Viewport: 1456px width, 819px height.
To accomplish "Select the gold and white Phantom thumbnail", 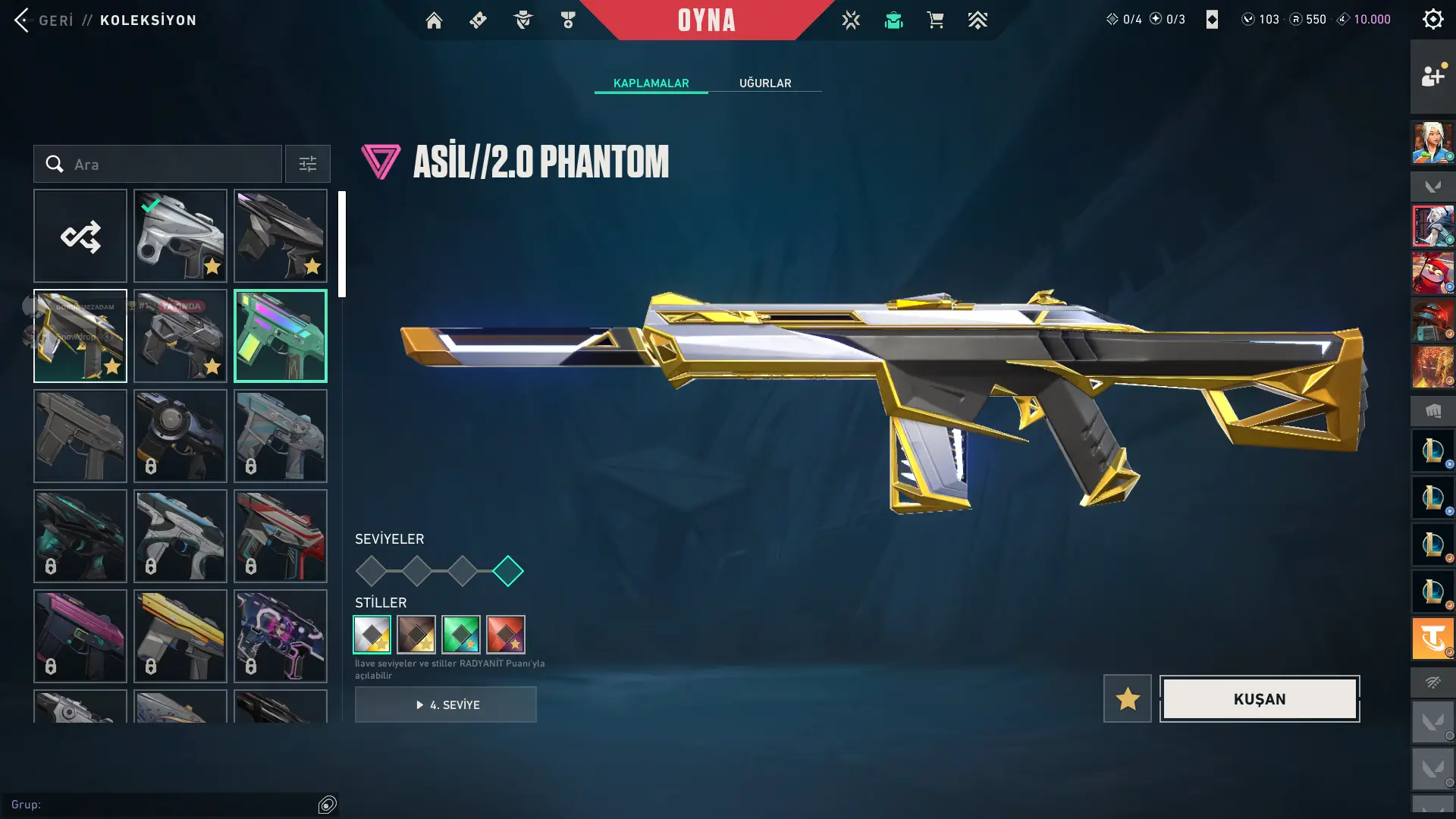I will point(80,336).
